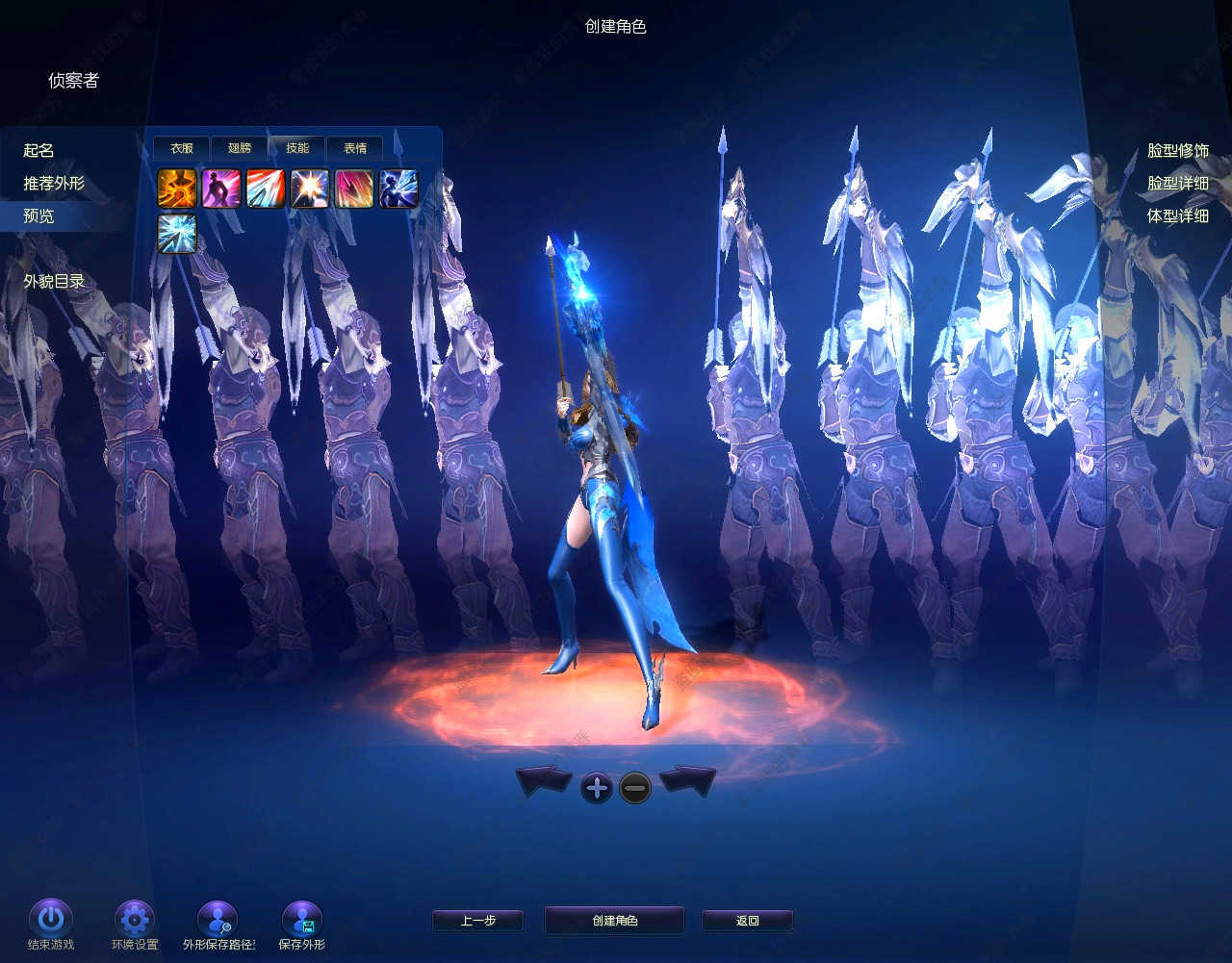Click 创建角色 to create the character

pyautogui.click(x=614, y=921)
